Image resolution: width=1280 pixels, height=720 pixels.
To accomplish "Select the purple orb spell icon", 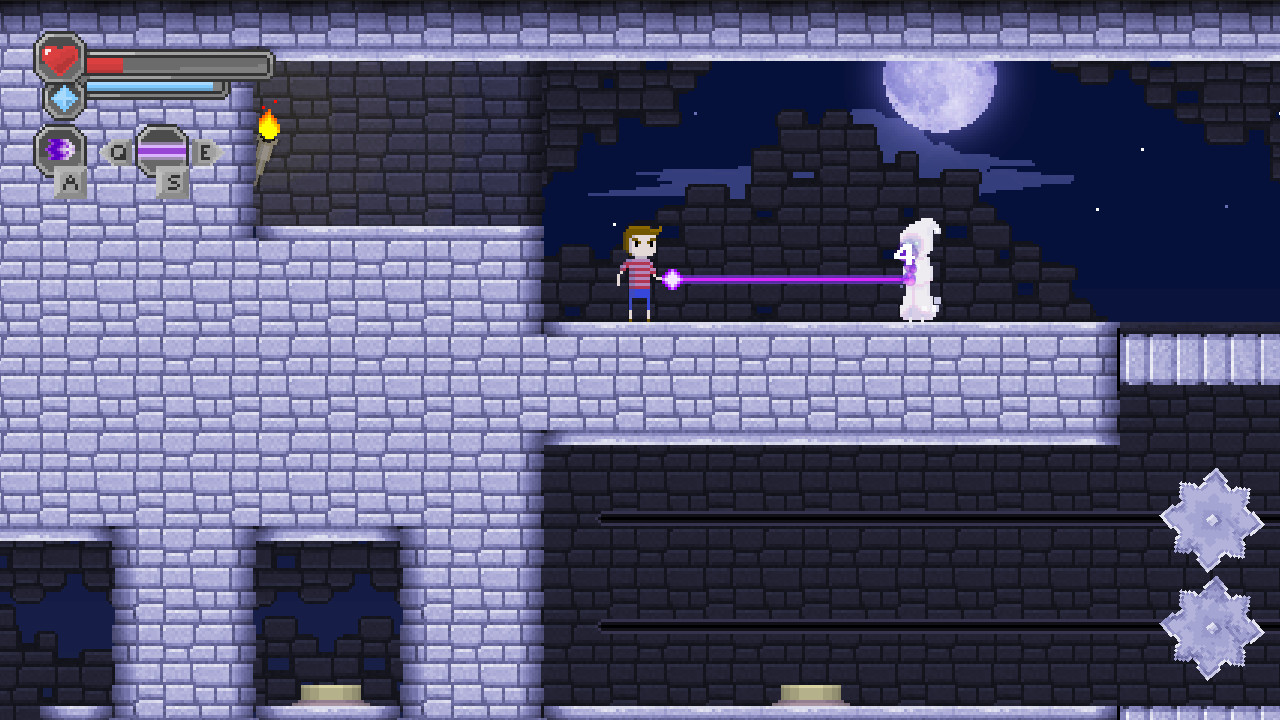I will coord(60,150).
